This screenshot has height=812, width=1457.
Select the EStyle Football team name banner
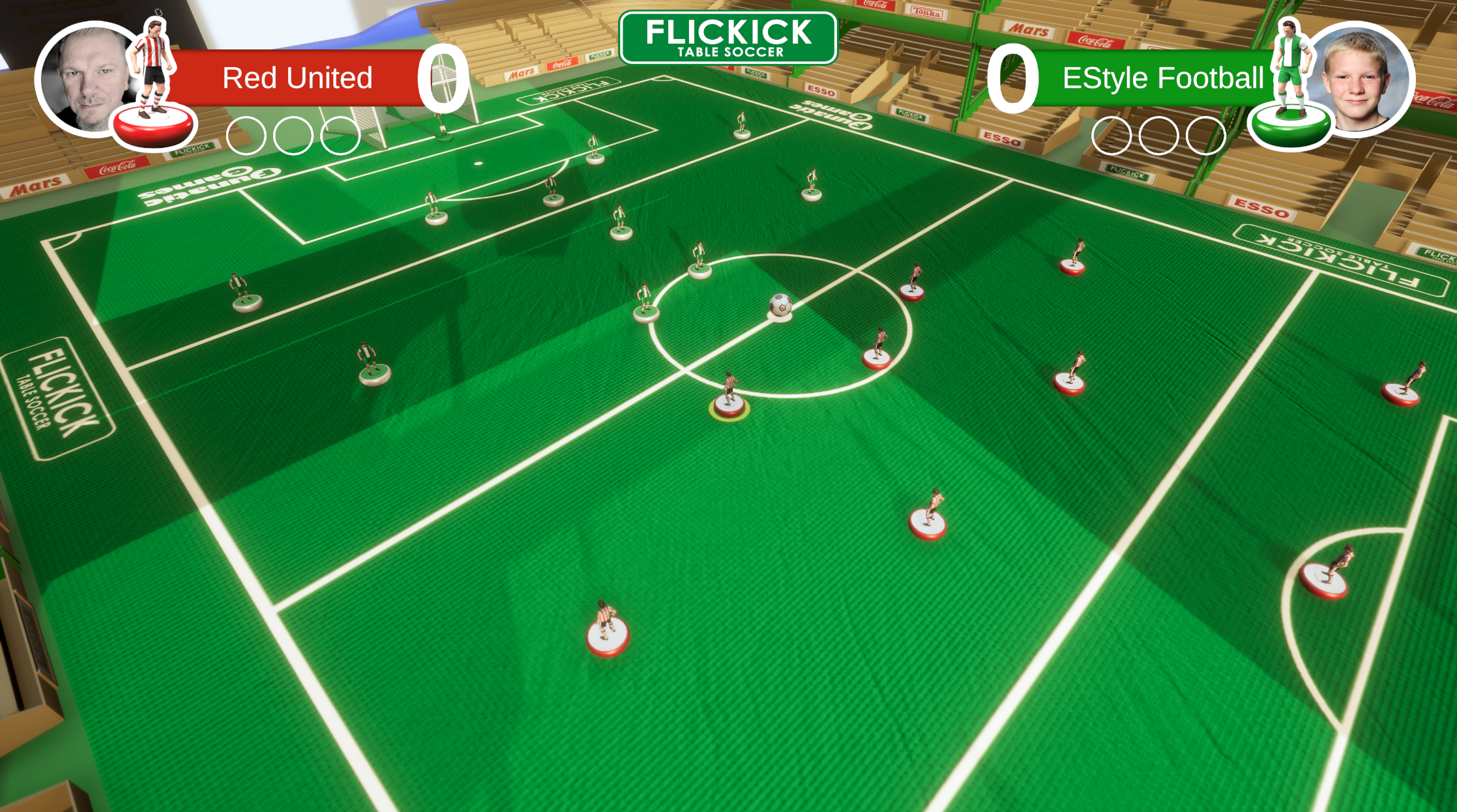click(1162, 78)
